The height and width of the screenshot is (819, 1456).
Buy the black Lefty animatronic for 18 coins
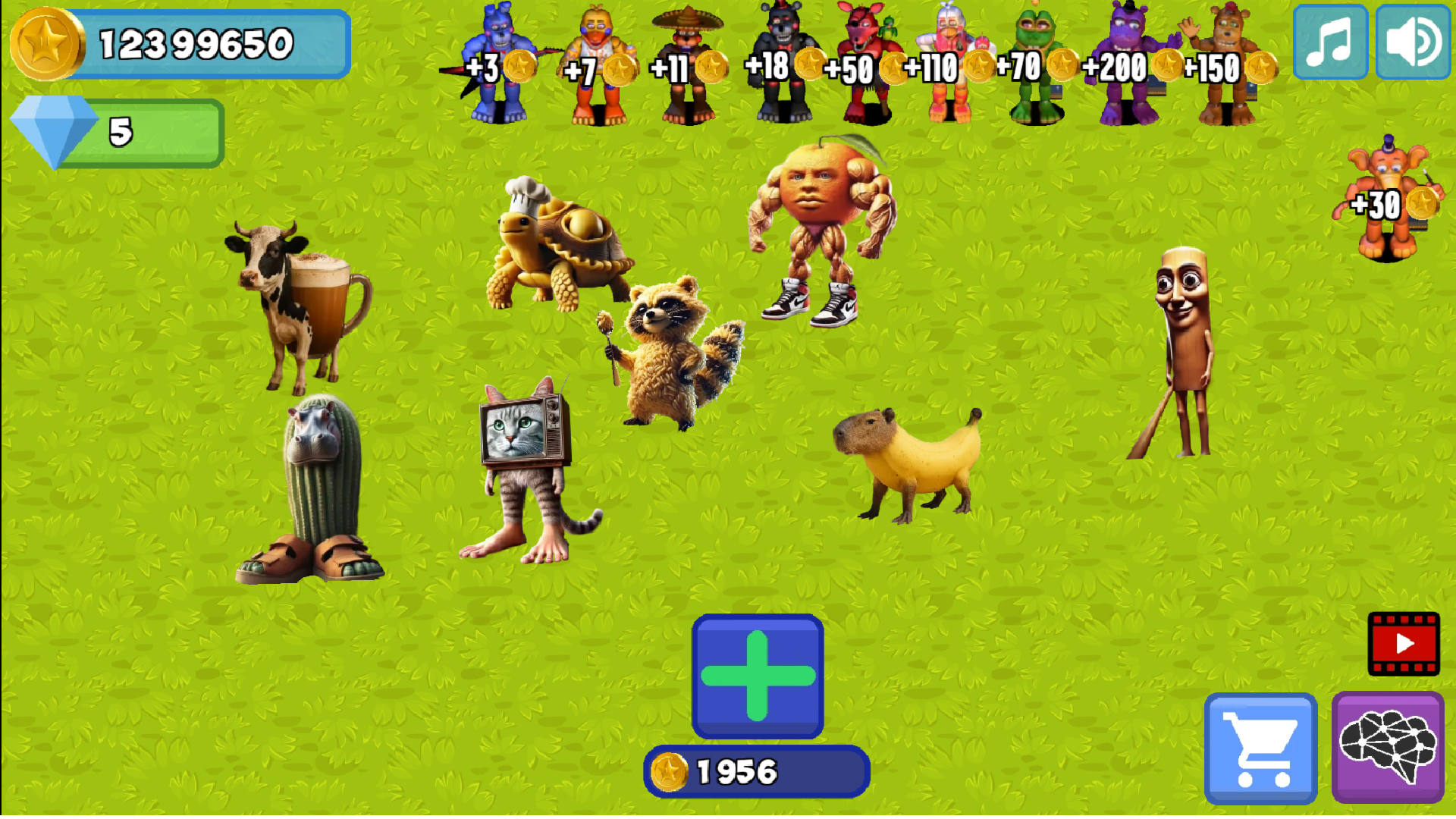point(773,61)
